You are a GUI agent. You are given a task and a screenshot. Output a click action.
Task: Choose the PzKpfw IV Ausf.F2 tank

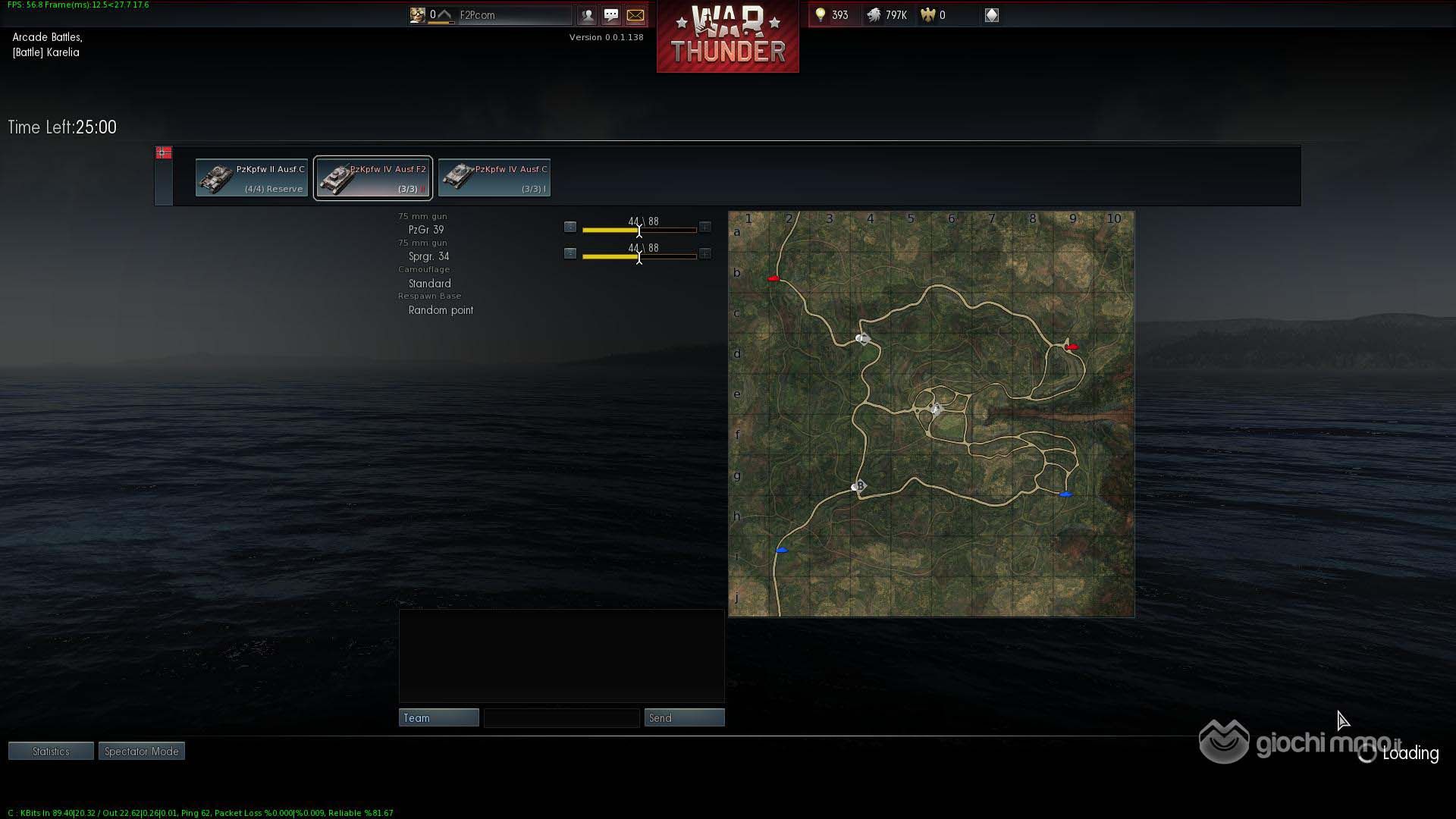coord(373,178)
